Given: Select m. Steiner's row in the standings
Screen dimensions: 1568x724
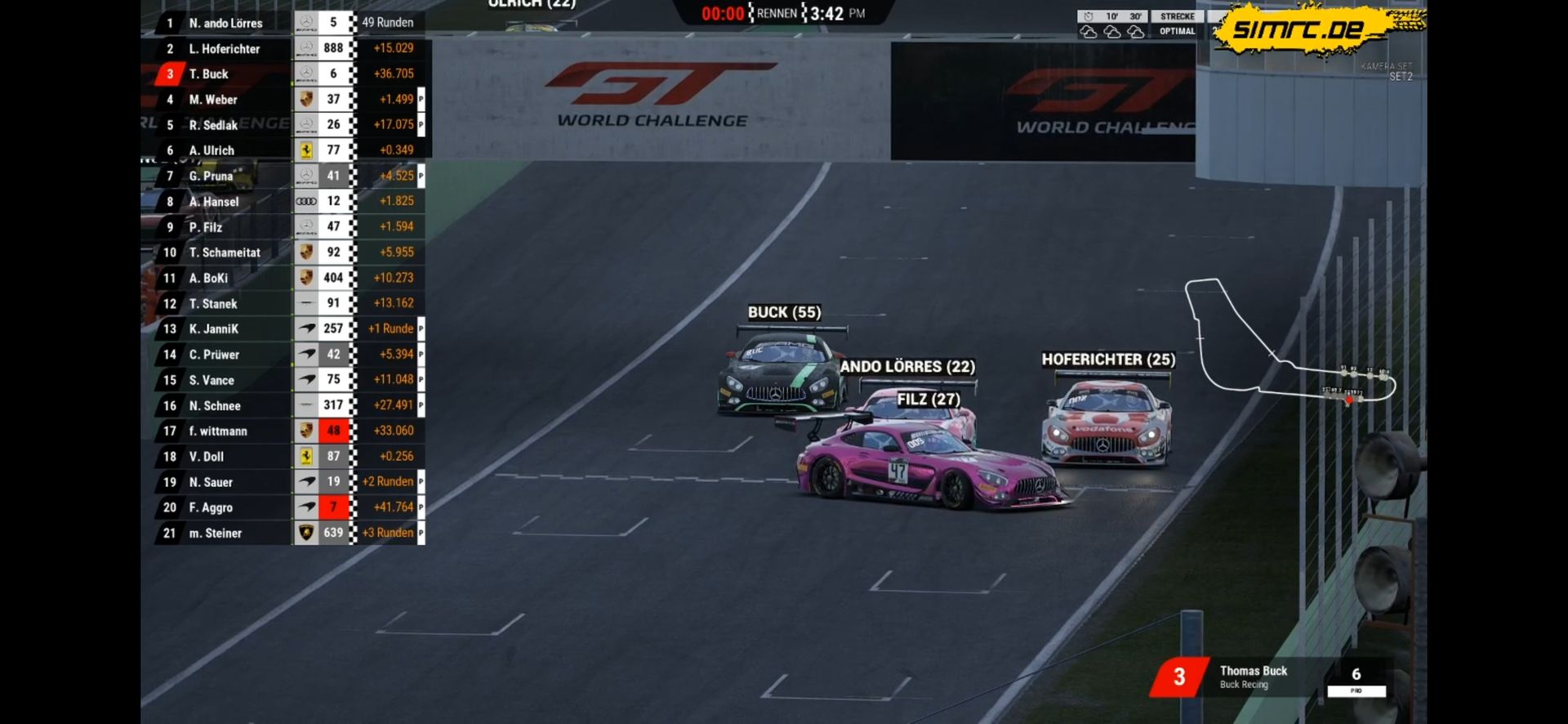Looking at the screenshot, I should [x=216, y=534].
